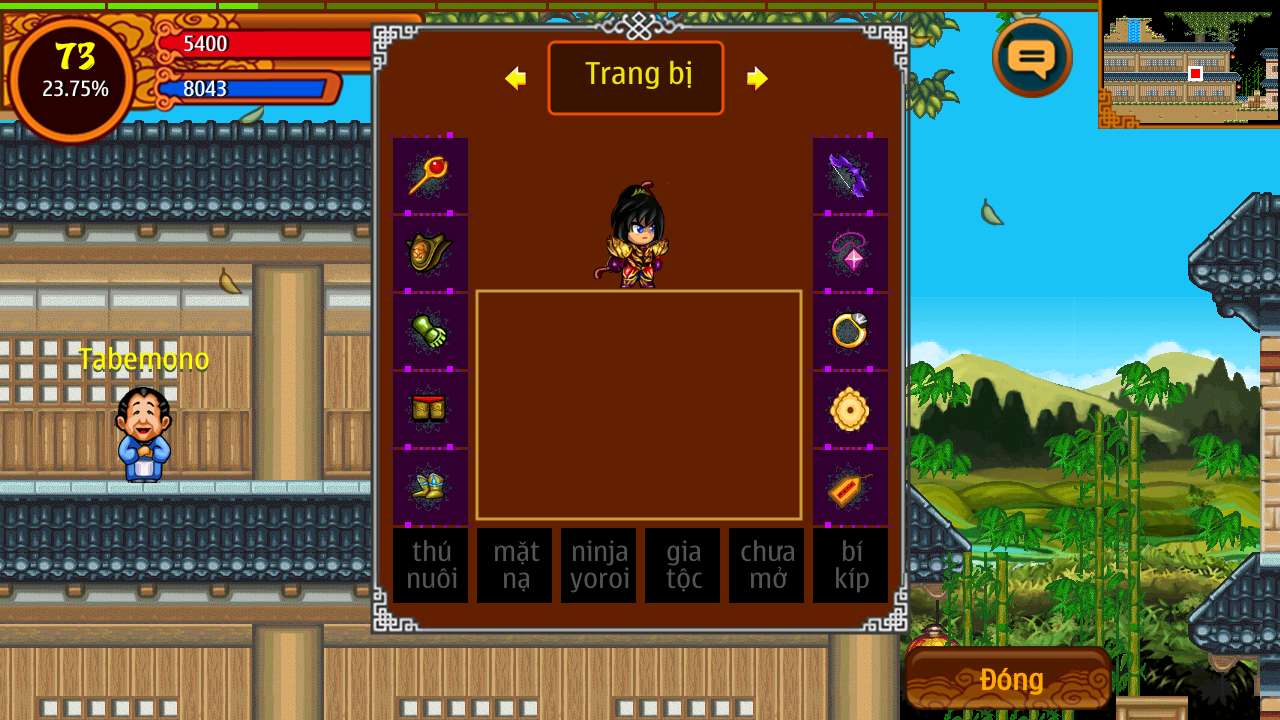The height and width of the screenshot is (720, 1280).
Task: Select the orange talisman tag slot
Action: coord(850,487)
